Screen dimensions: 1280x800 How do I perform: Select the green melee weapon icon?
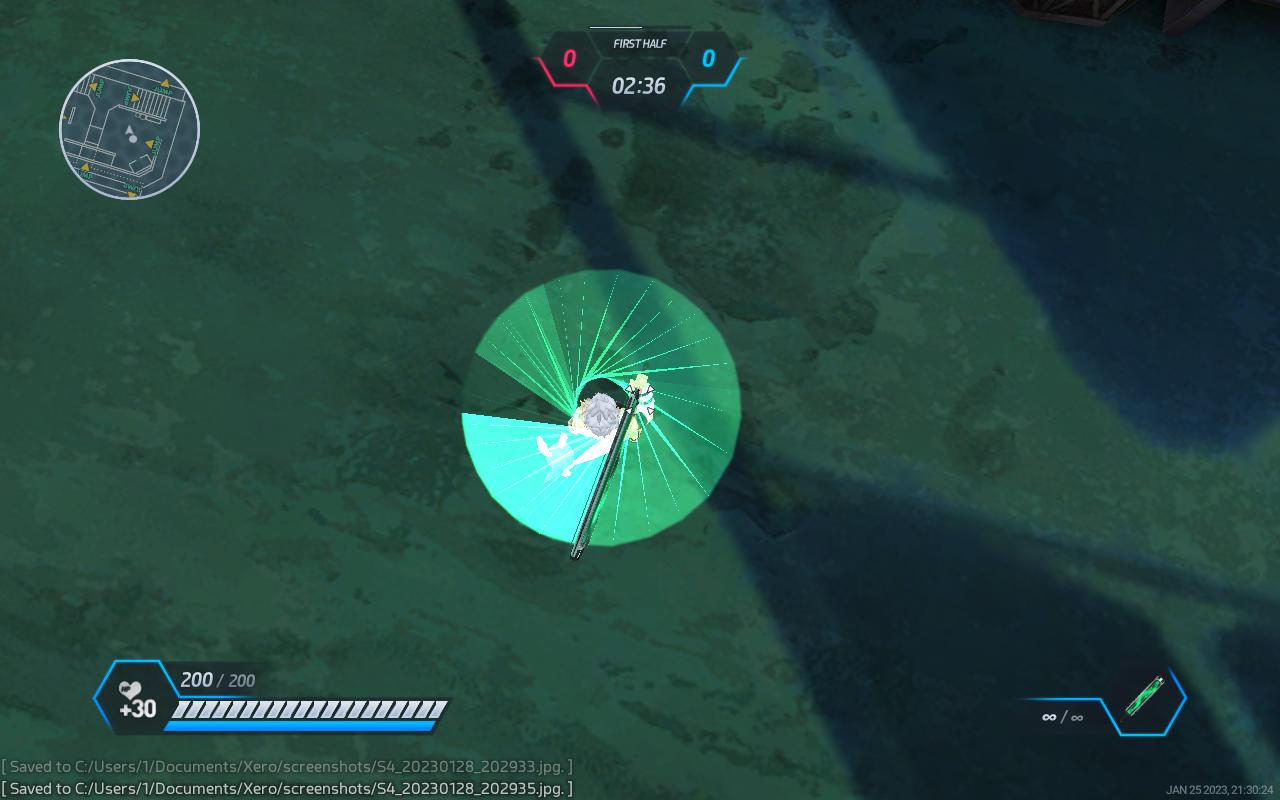coord(1144,697)
